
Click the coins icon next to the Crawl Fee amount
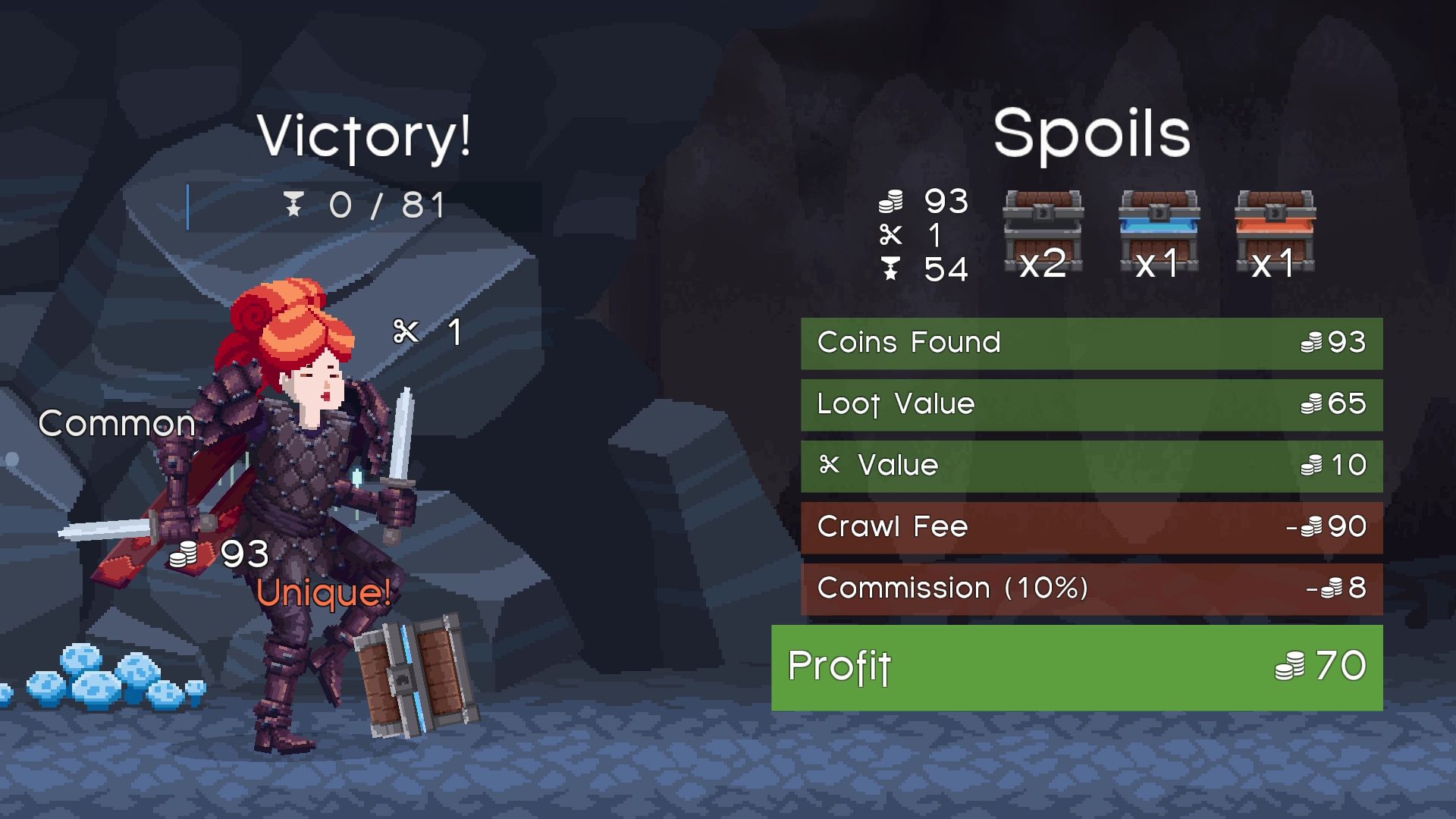click(1313, 526)
